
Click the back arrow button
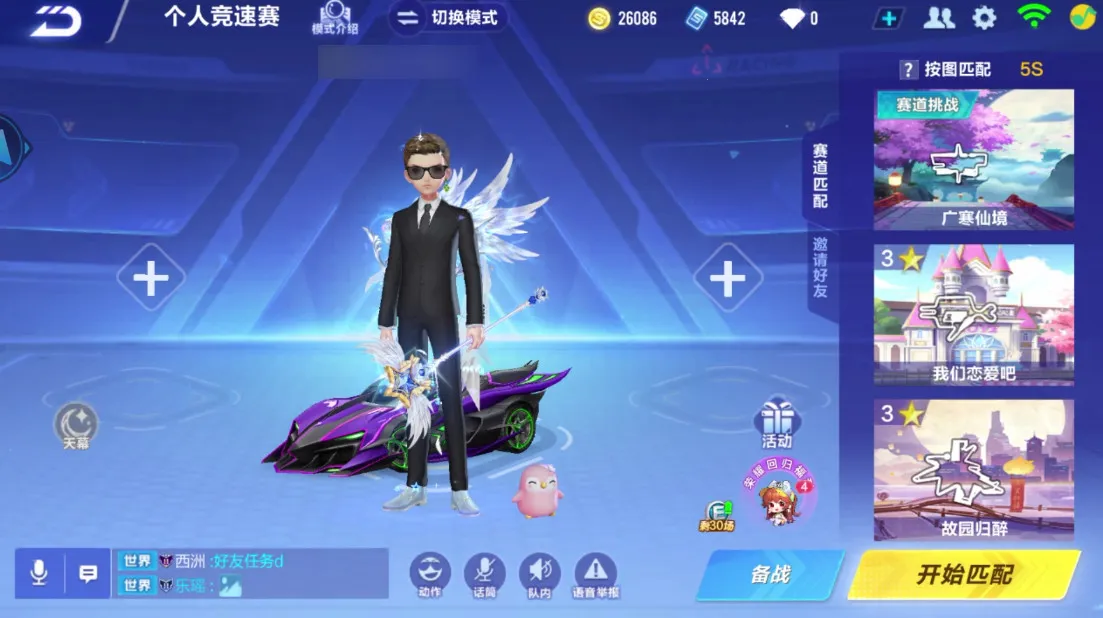(x=54, y=20)
